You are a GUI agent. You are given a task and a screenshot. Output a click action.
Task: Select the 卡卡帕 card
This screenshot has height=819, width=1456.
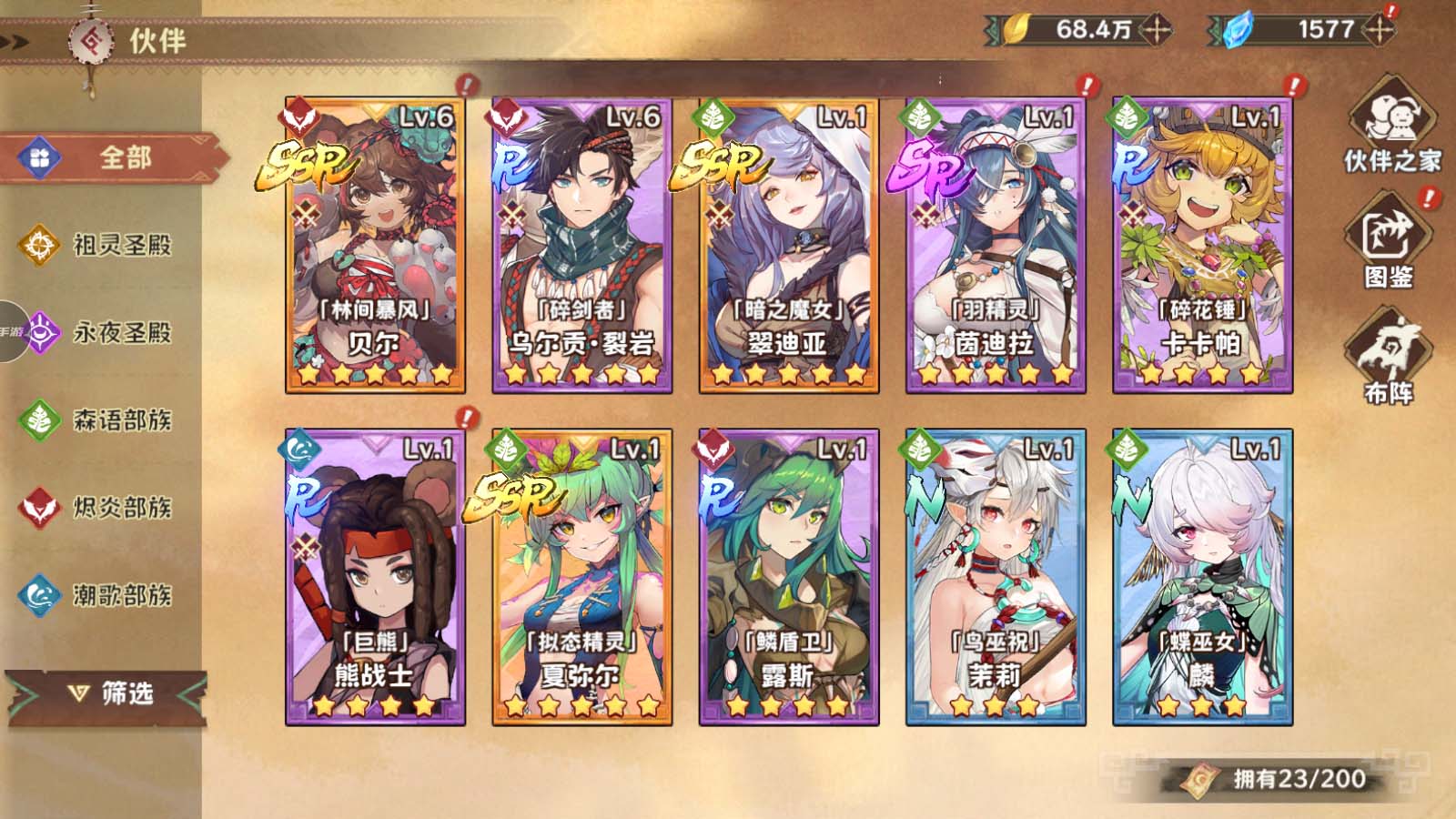click(x=1202, y=246)
